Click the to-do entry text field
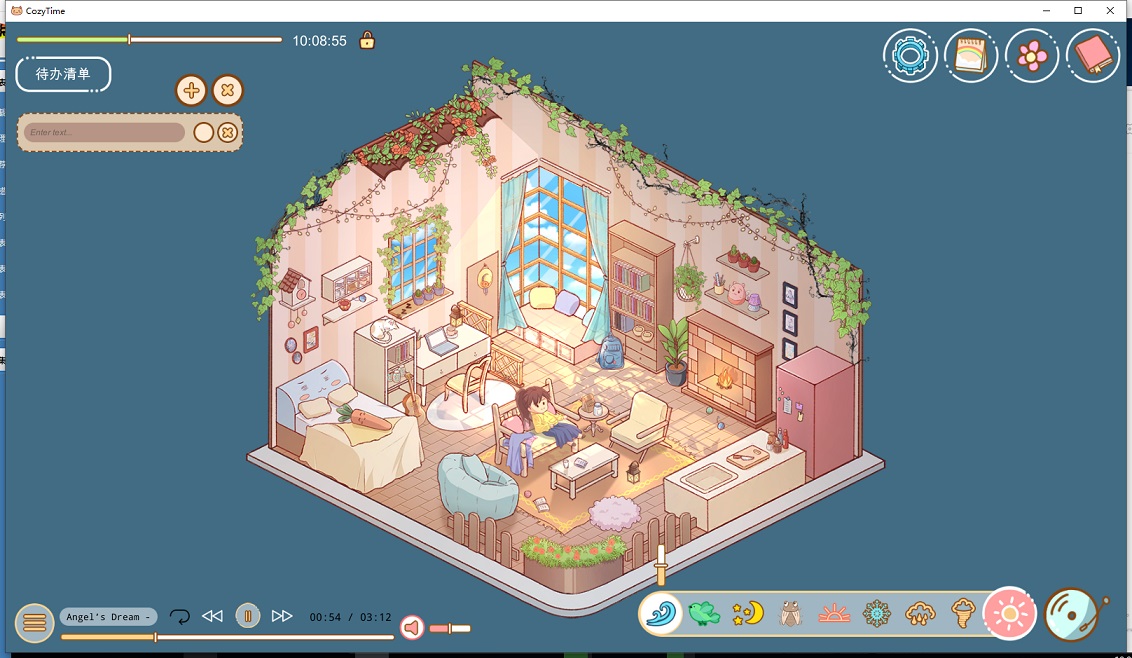 (104, 132)
